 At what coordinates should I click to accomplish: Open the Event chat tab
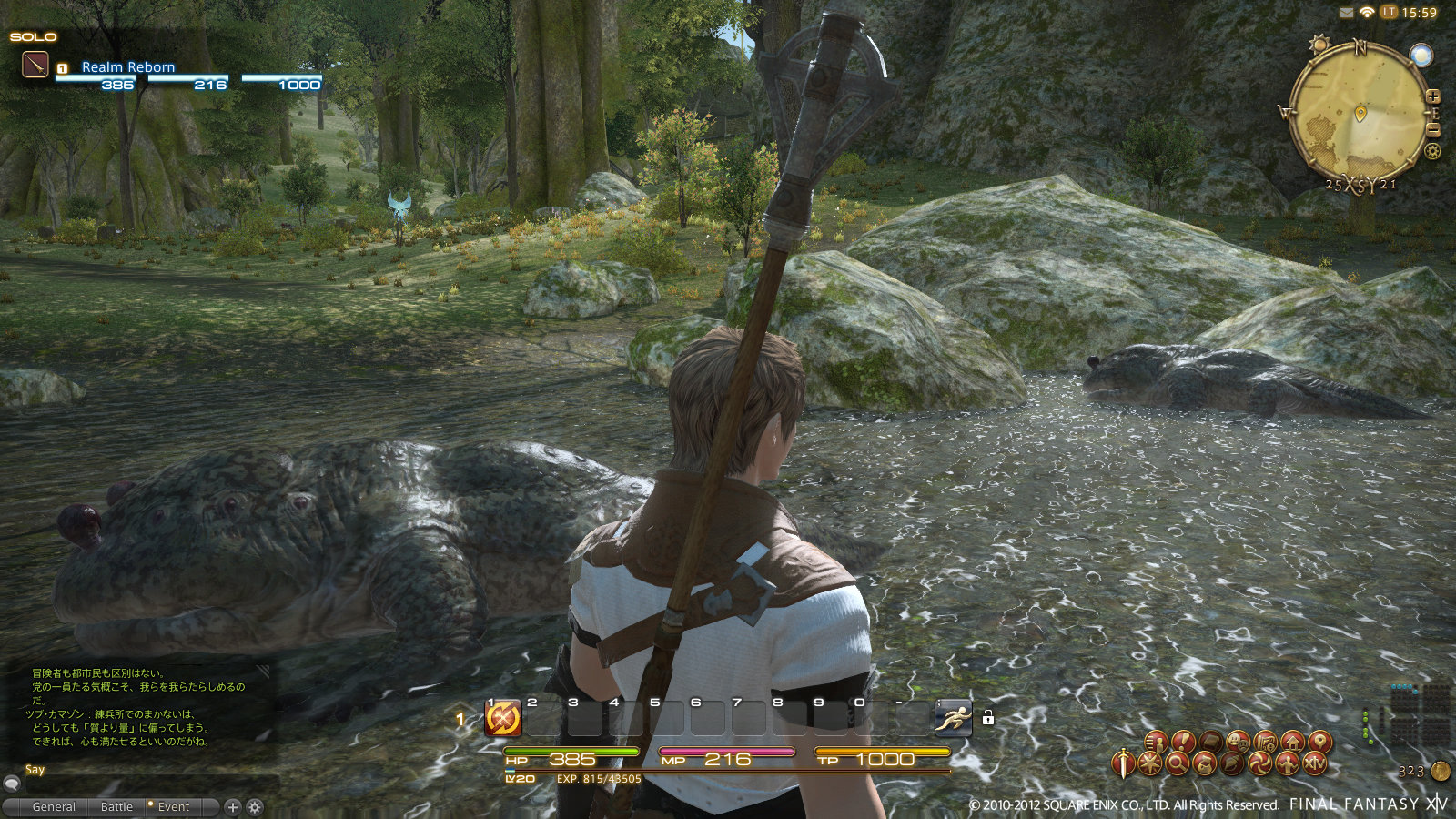coord(173,806)
